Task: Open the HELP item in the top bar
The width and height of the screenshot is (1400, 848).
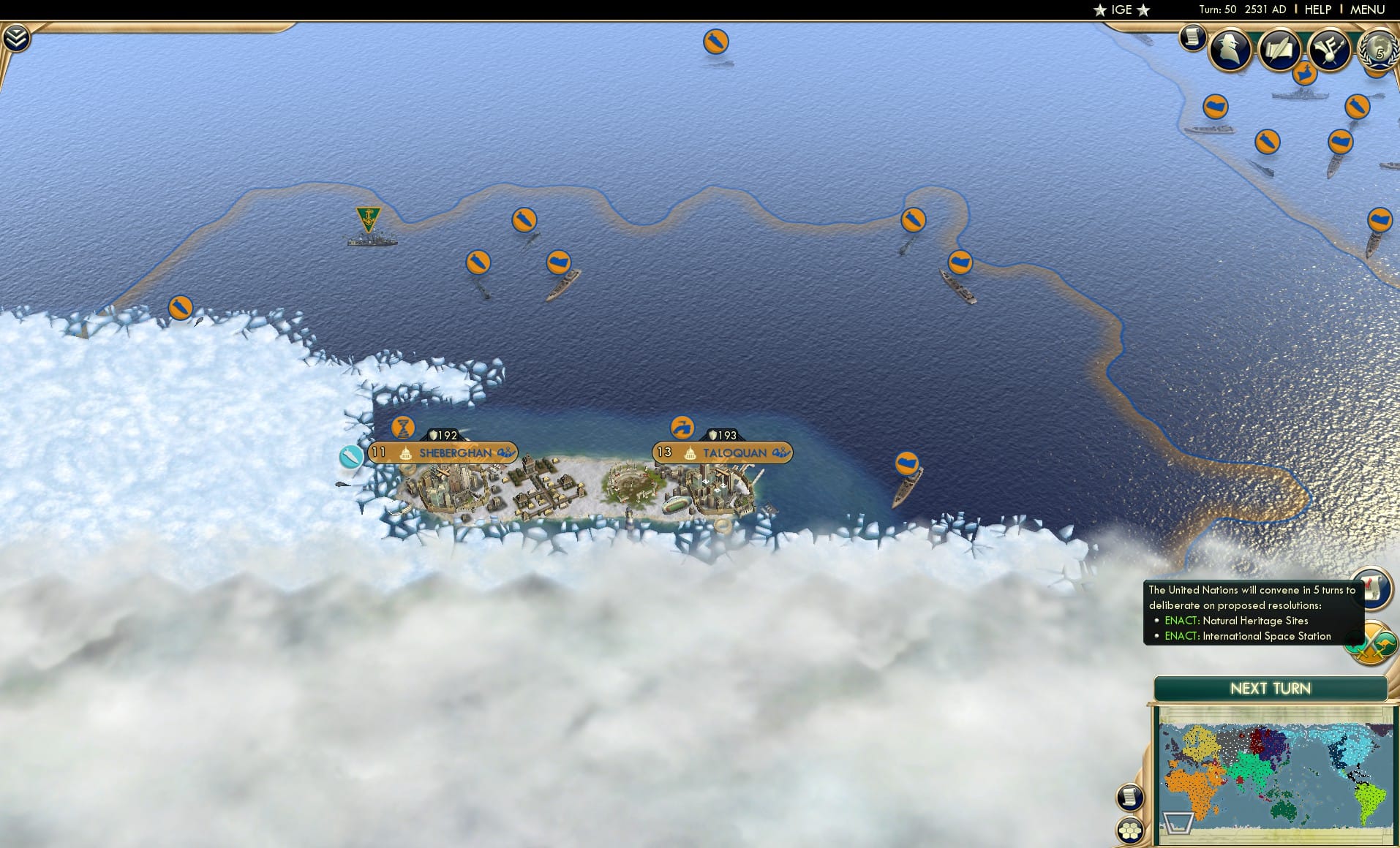Action: pos(1317,10)
